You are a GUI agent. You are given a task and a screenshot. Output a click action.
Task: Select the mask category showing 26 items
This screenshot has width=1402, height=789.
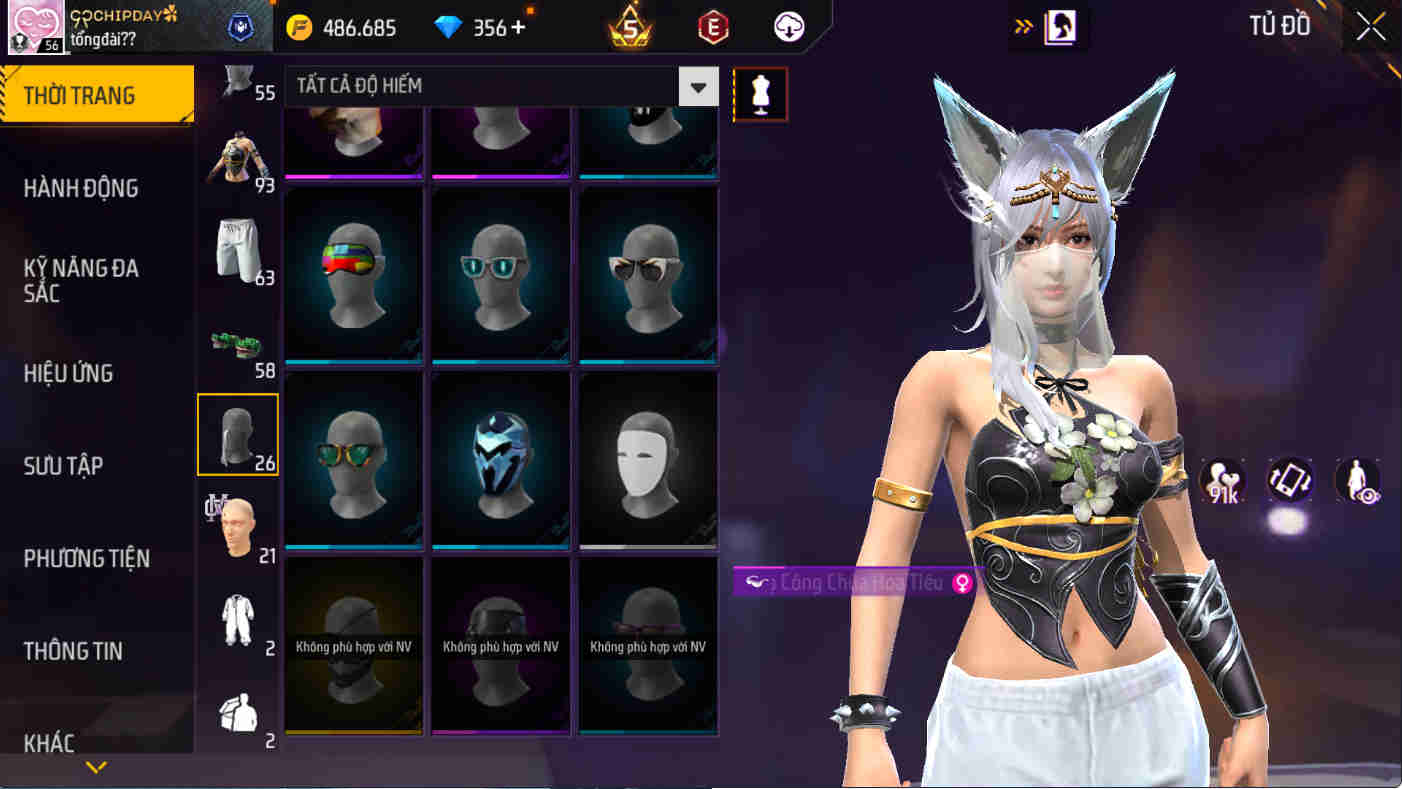[237, 432]
